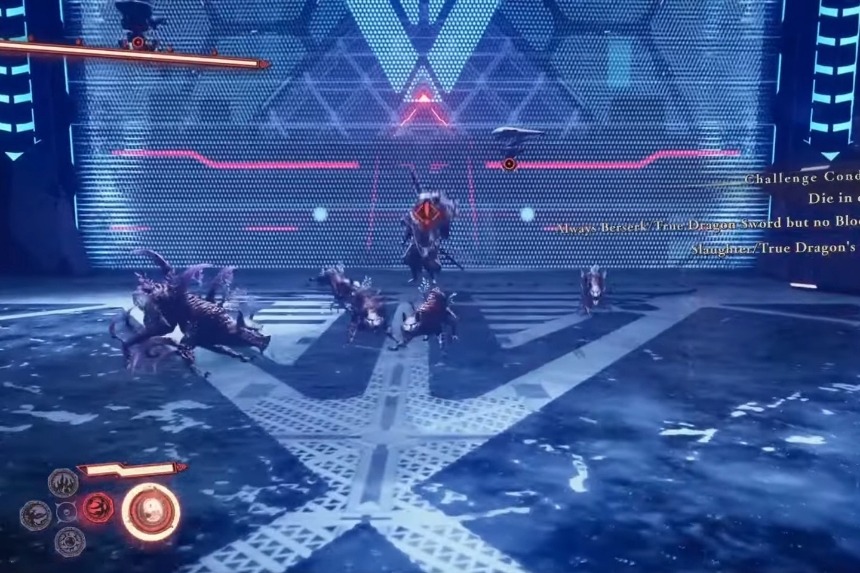
Task: Select the grey ornate circular skill icon
Action: (69, 541)
